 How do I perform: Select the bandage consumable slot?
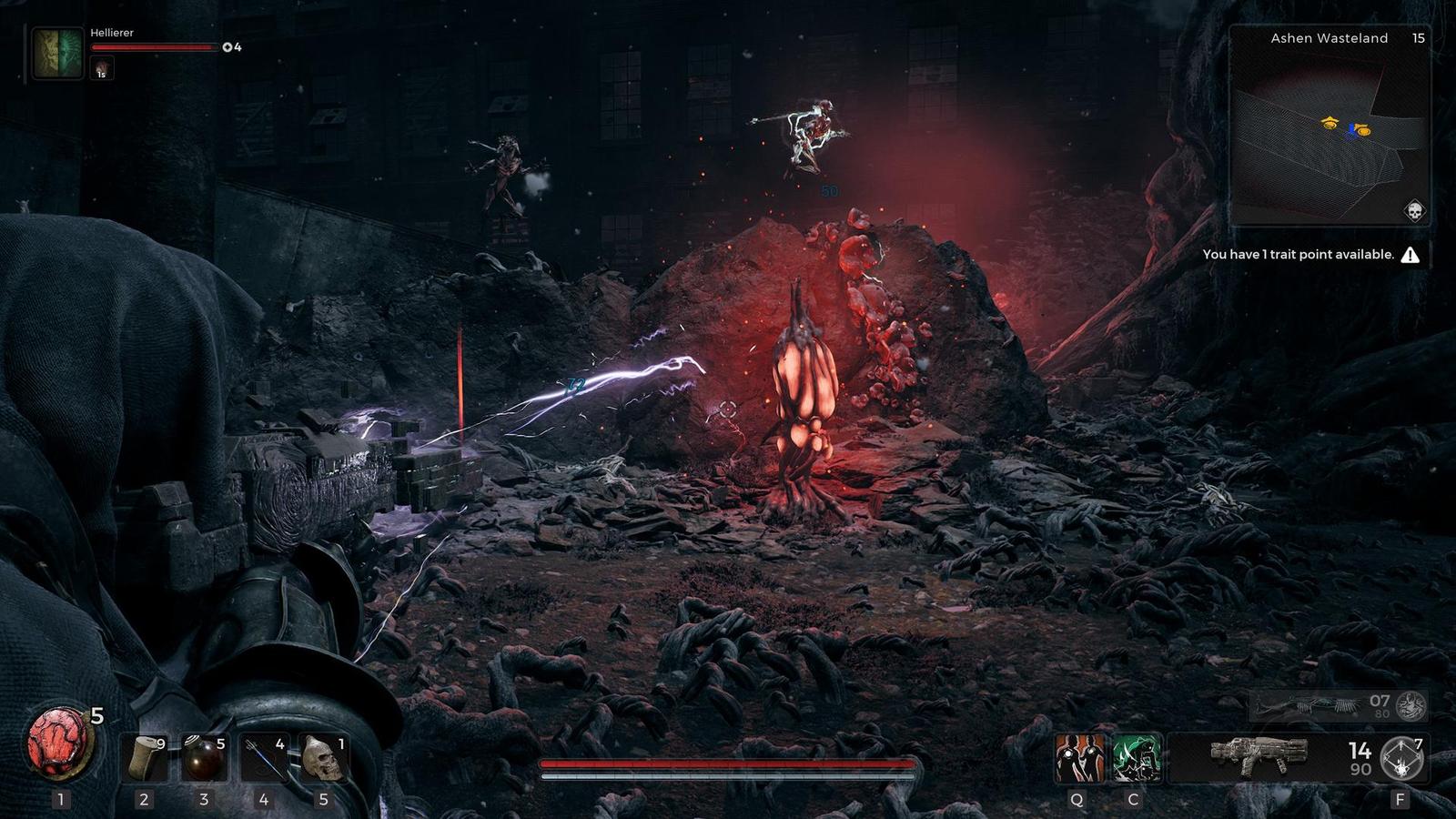click(x=144, y=758)
